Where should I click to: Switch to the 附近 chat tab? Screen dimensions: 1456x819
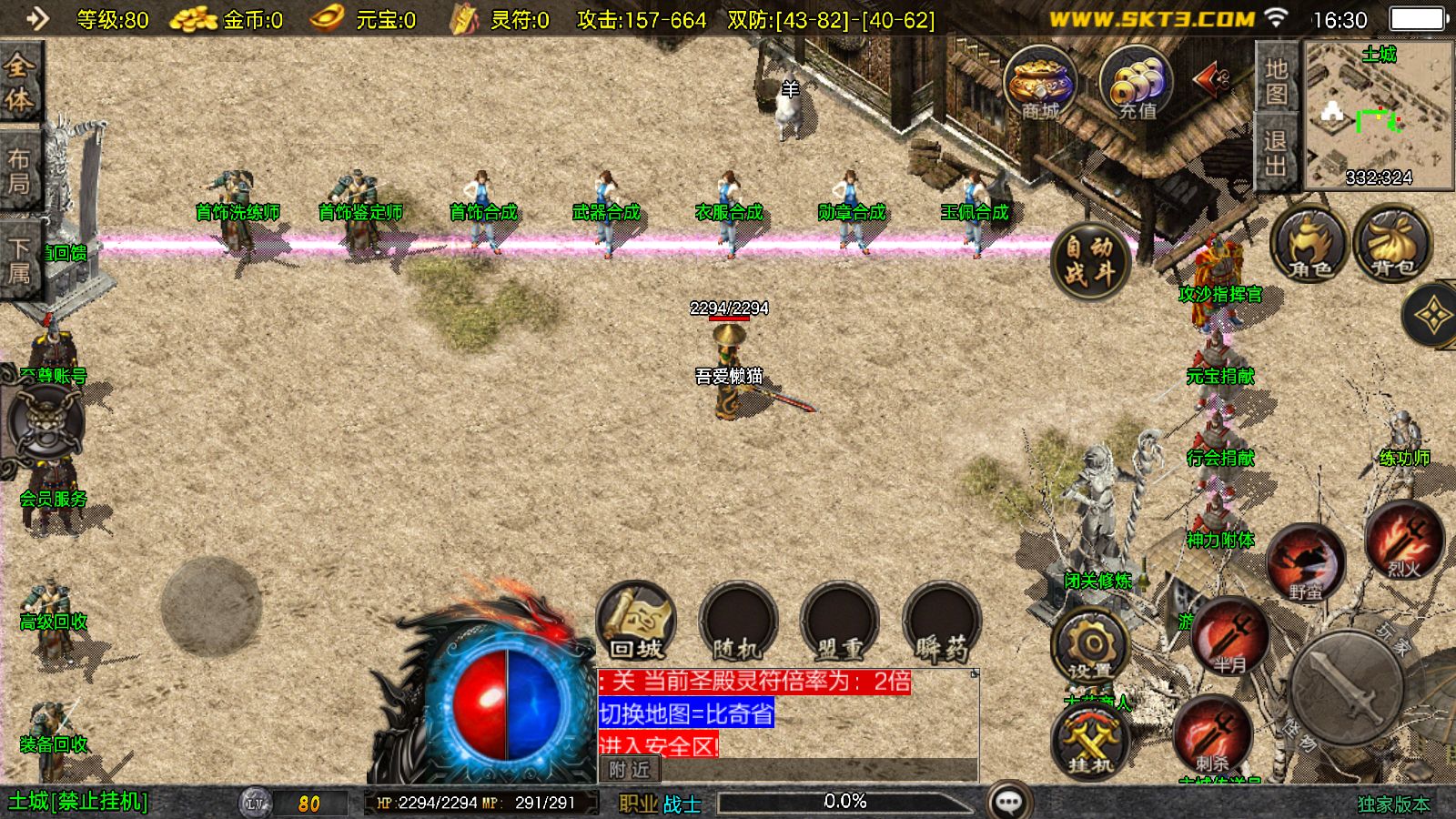[630, 770]
